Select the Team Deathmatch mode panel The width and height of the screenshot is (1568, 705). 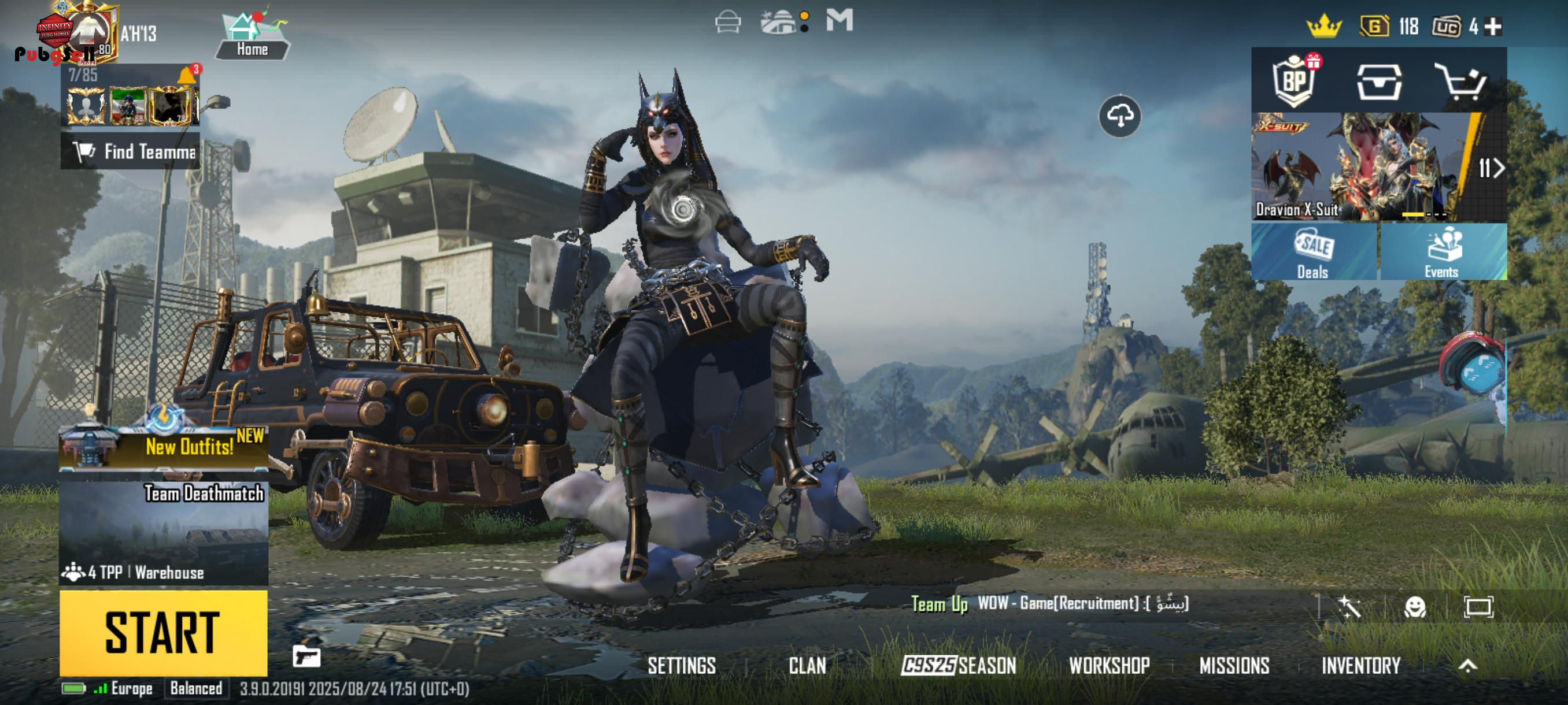[x=163, y=533]
